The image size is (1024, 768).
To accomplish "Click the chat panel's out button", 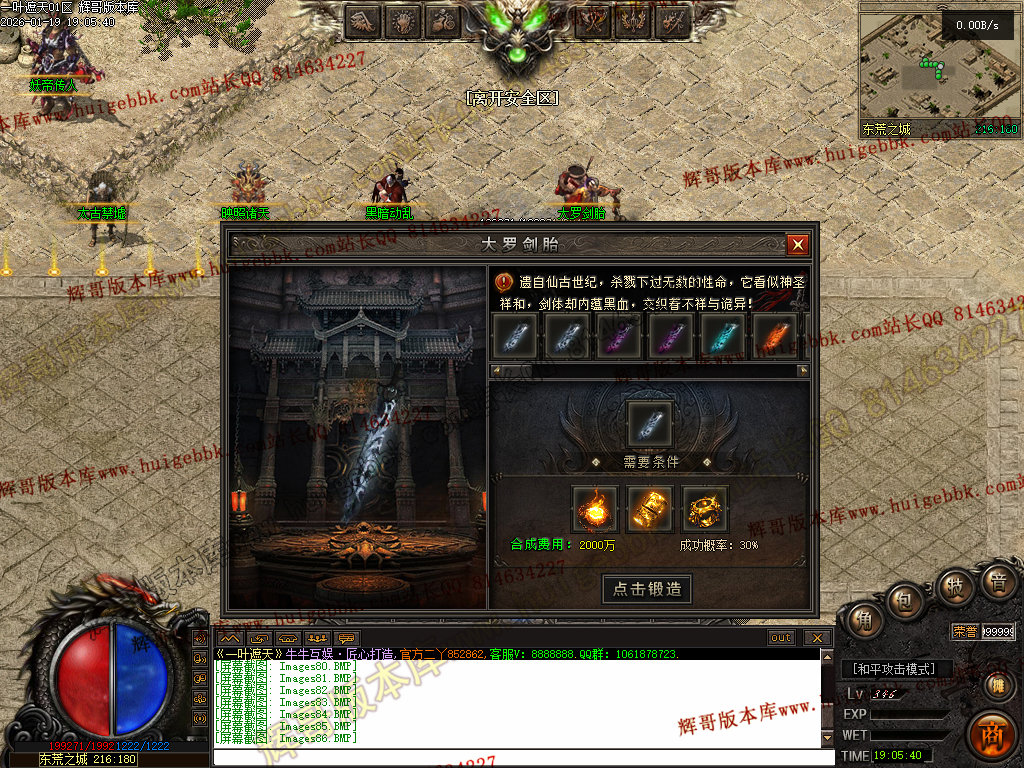I will click(781, 638).
